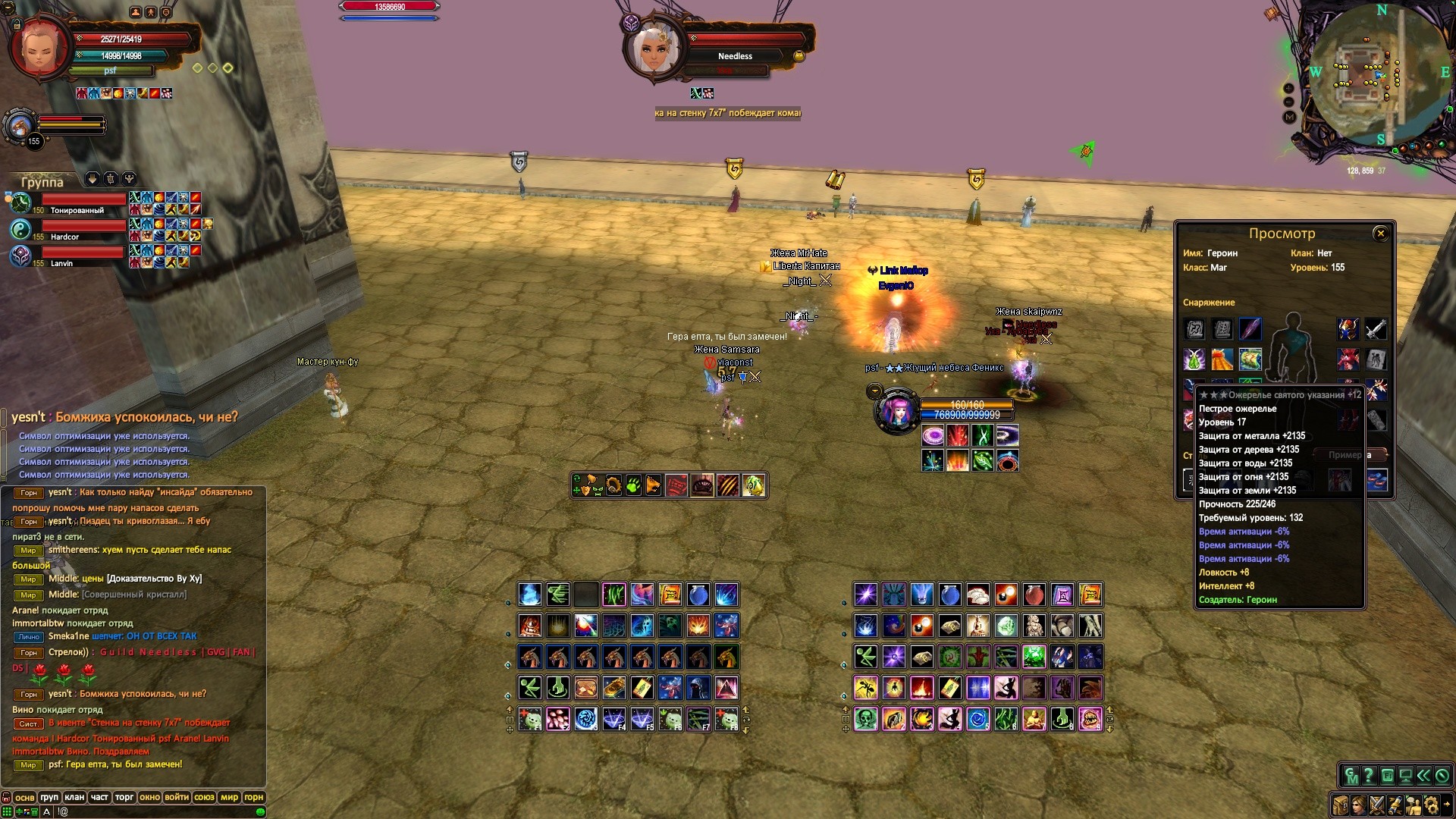This screenshot has width=1456, height=819.
Task: Click the question mark help button
Action: pyautogui.click(x=1369, y=776)
